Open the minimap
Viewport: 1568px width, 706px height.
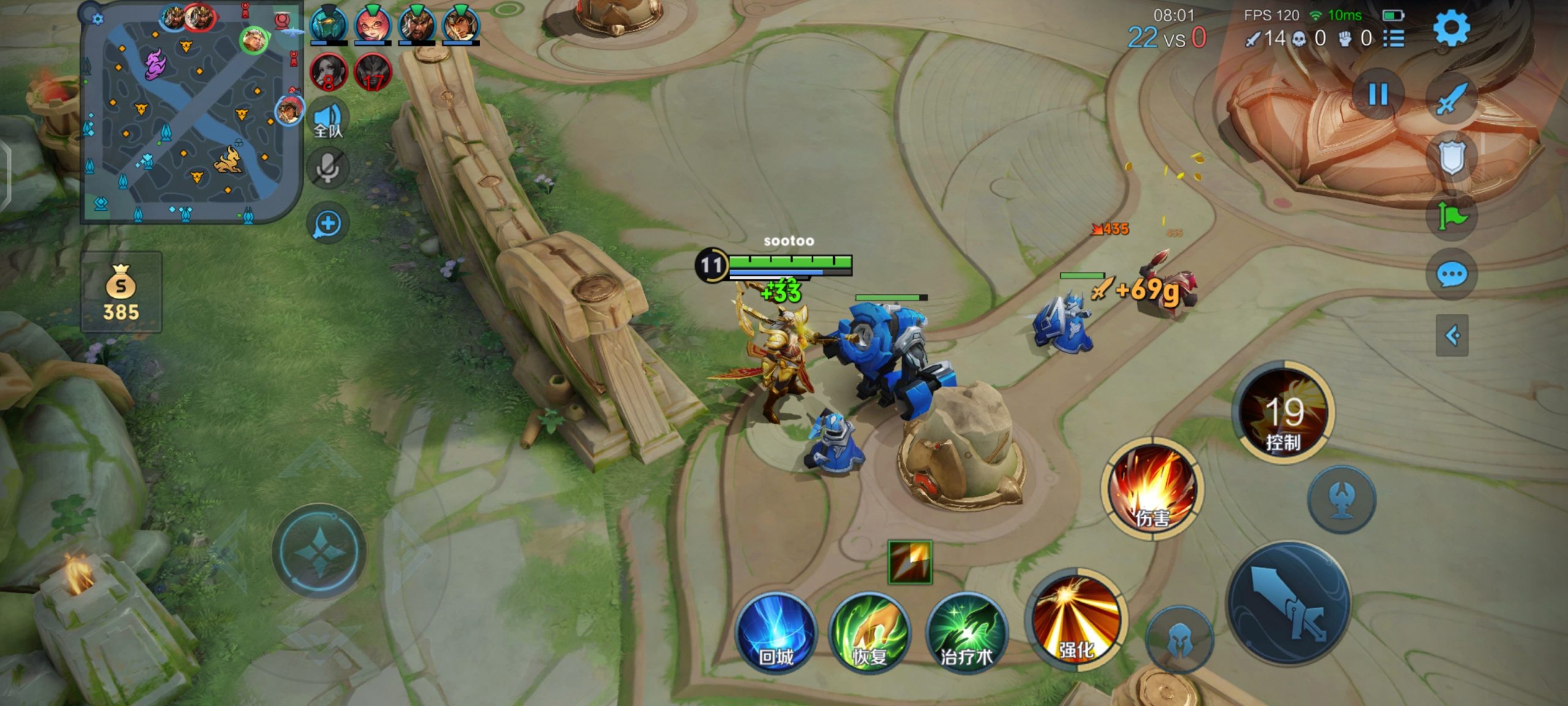tap(191, 113)
